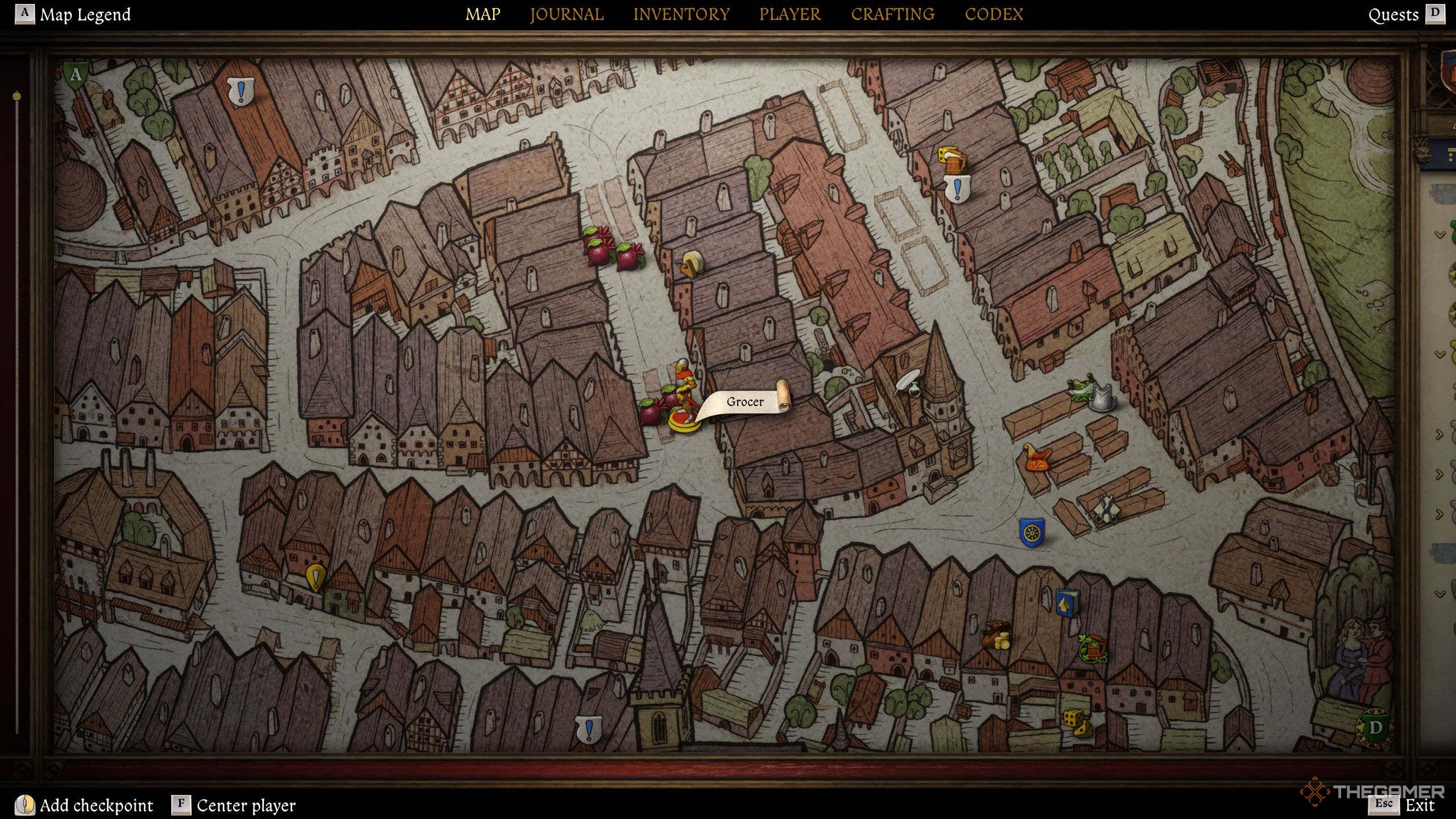Open the Crafting tab
Screen dimensions: 1456x819
point(892,14)
